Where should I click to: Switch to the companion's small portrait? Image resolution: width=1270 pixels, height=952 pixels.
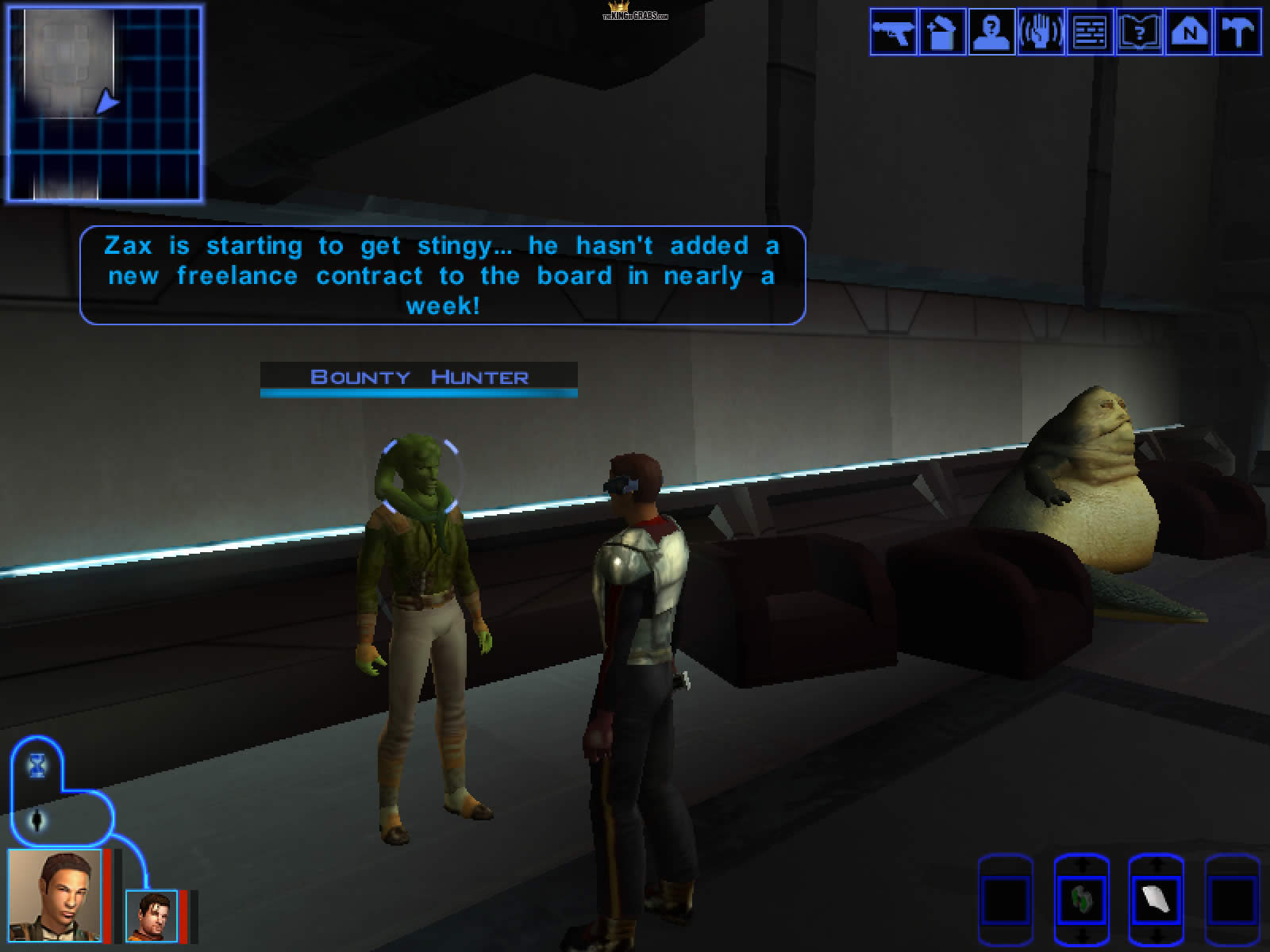click(152, 916)
